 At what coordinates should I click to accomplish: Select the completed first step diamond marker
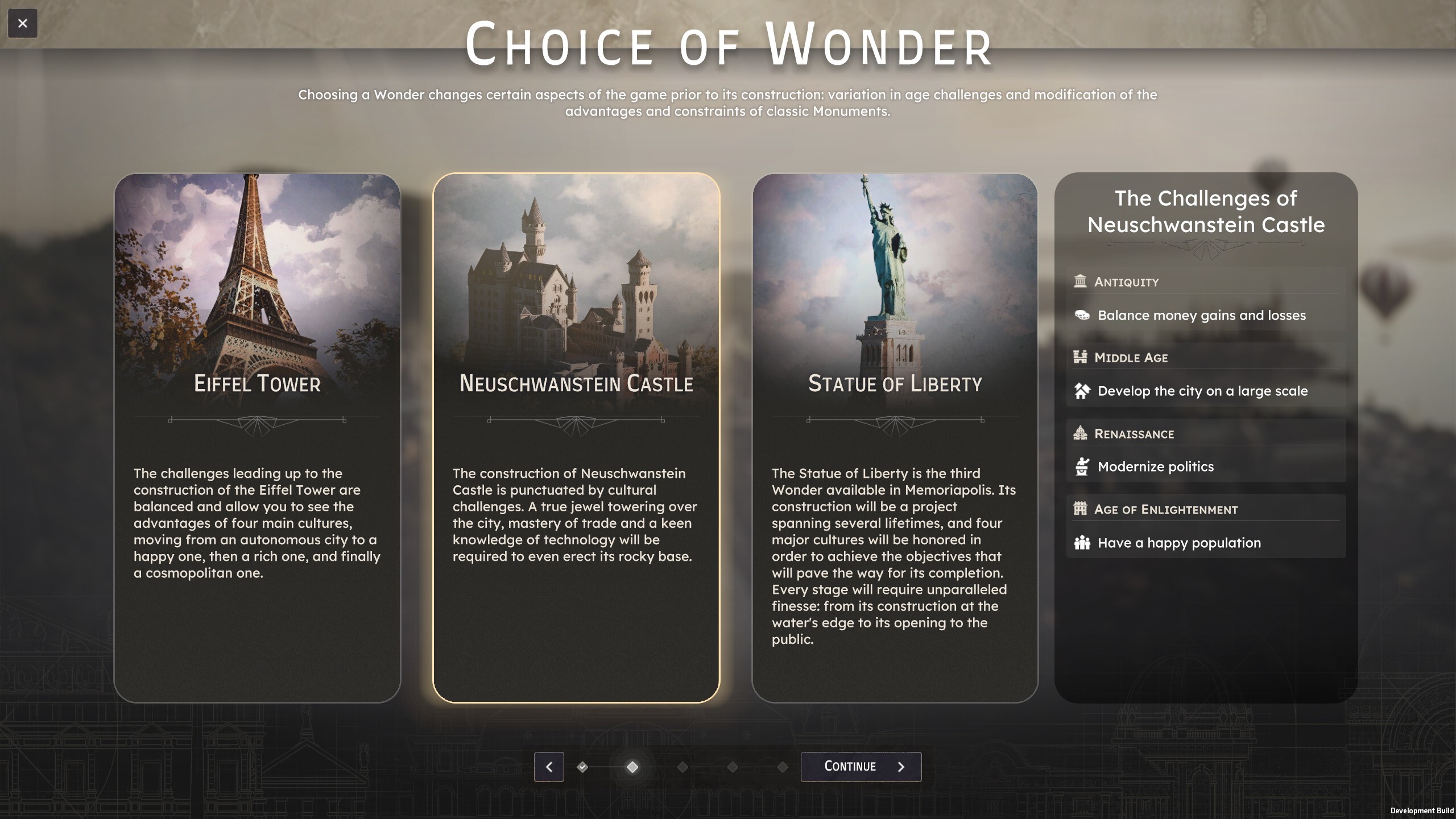[x=582, y=767]
